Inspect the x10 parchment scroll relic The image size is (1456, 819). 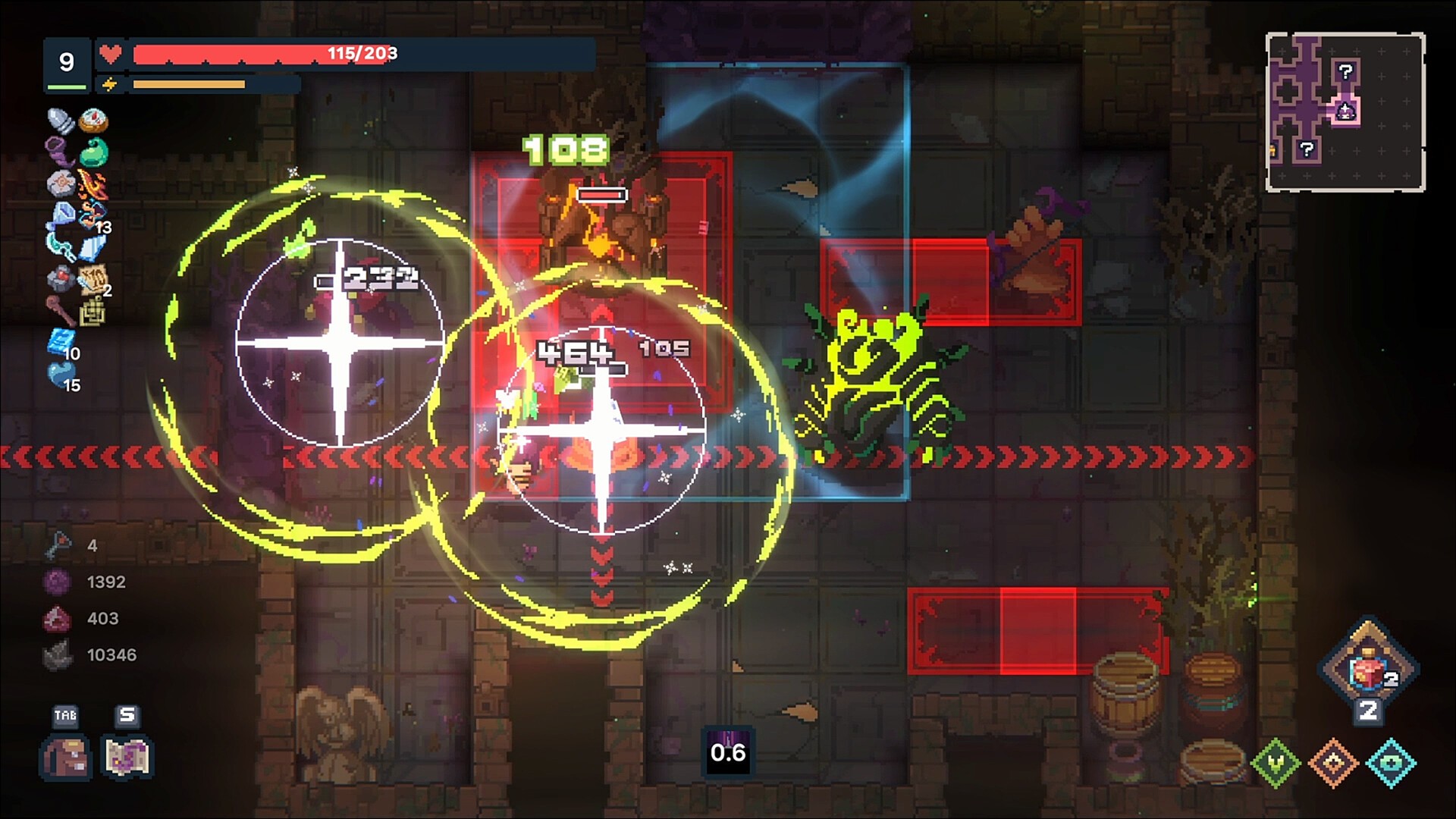93,279
